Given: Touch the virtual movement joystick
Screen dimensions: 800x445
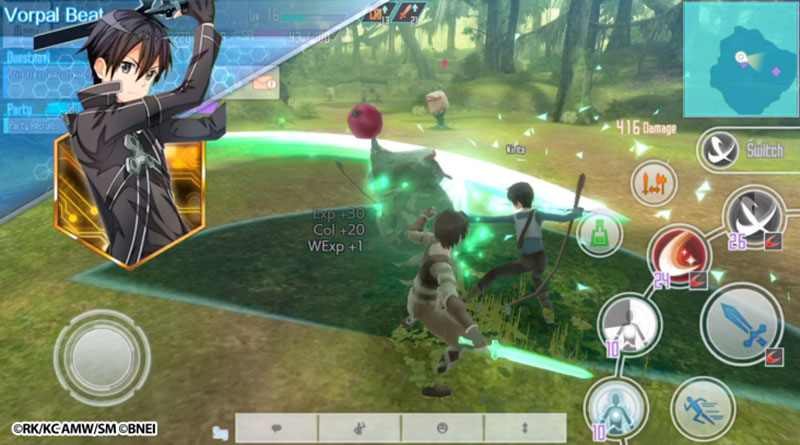Looking at the screenshot, I should click(x=101, y=357).
